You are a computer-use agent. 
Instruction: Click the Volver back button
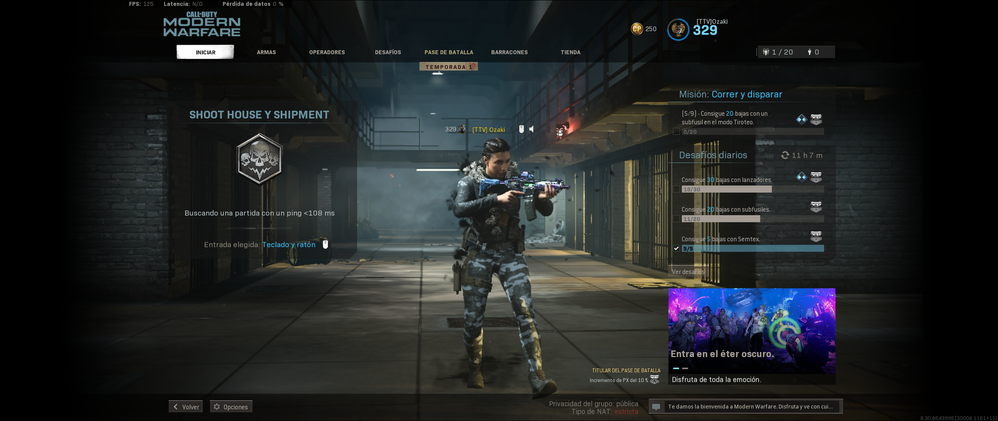coord(186,407)
